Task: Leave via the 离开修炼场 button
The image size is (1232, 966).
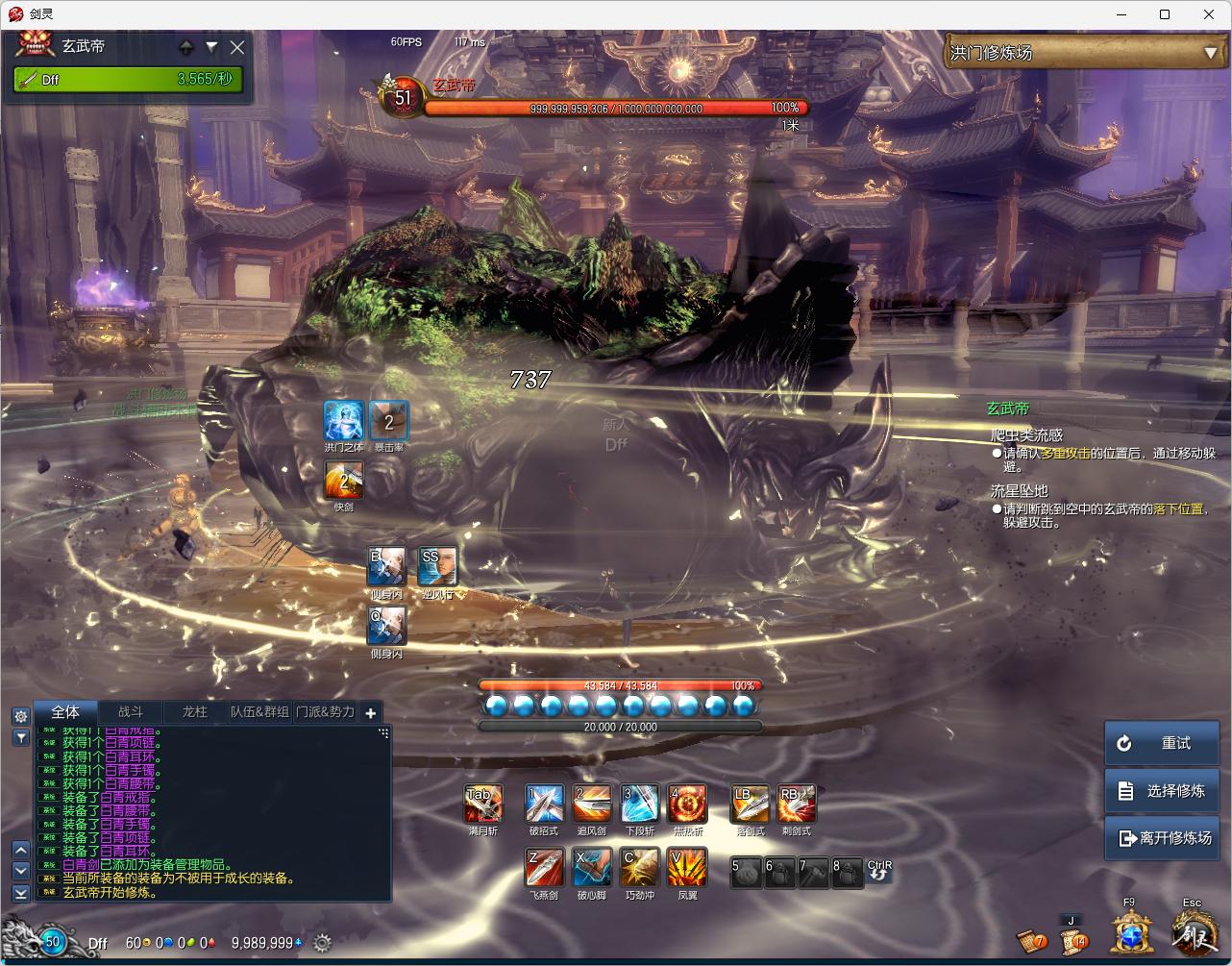Action: point(1161,837)
